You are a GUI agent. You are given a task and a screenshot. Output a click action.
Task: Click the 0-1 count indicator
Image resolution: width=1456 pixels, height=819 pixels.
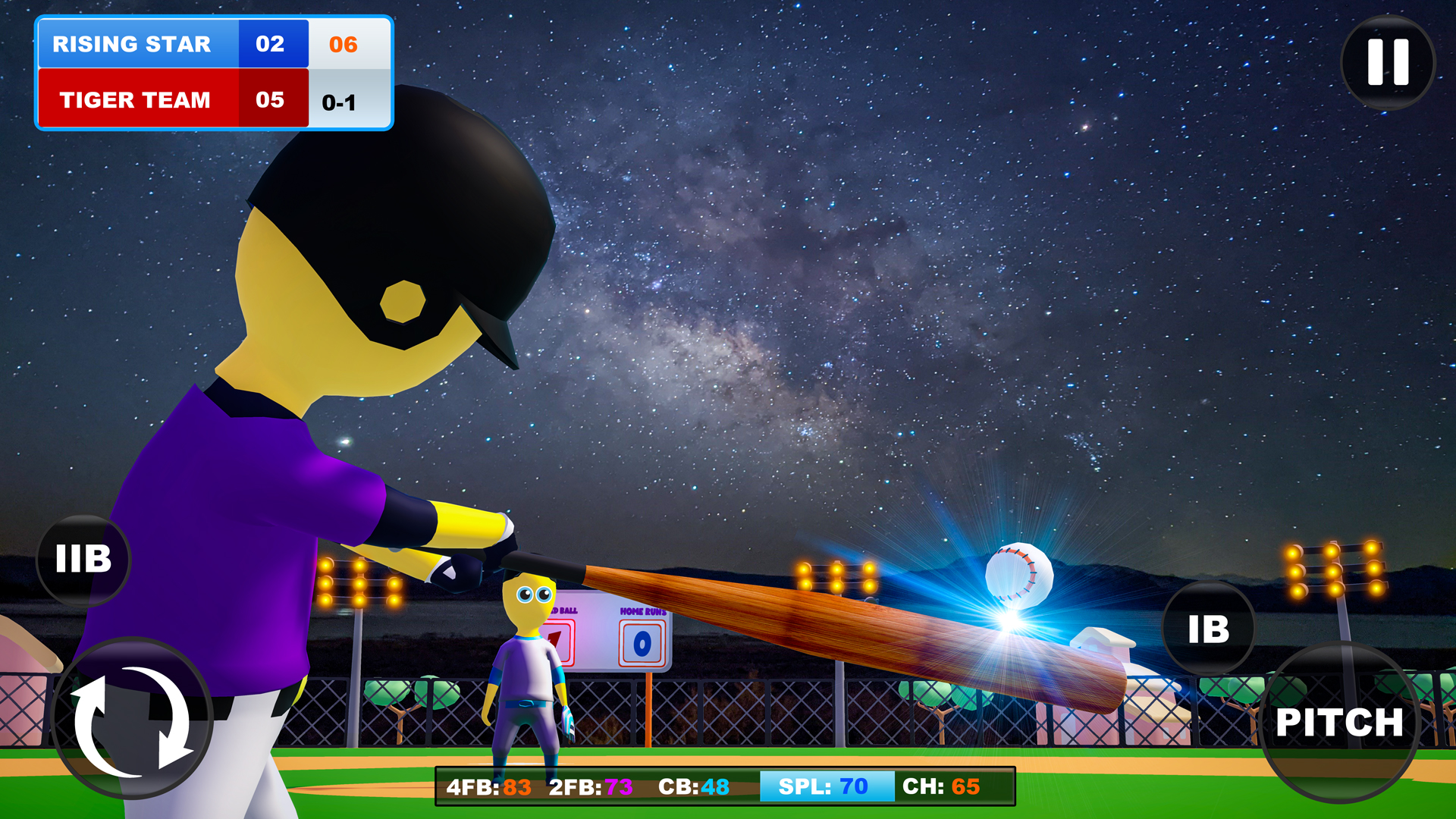tap(347, 99)
